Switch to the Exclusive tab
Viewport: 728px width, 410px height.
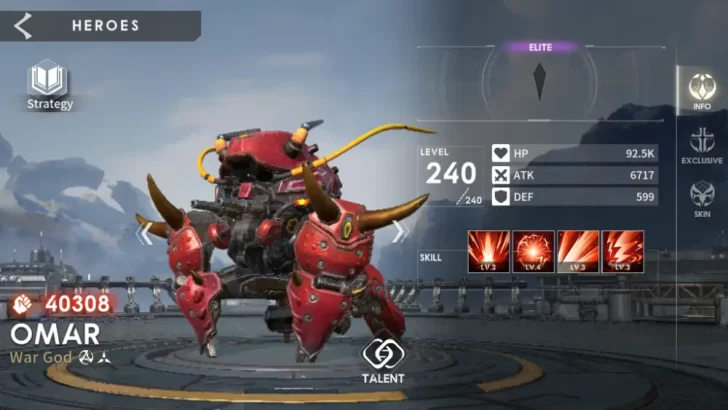702,146
